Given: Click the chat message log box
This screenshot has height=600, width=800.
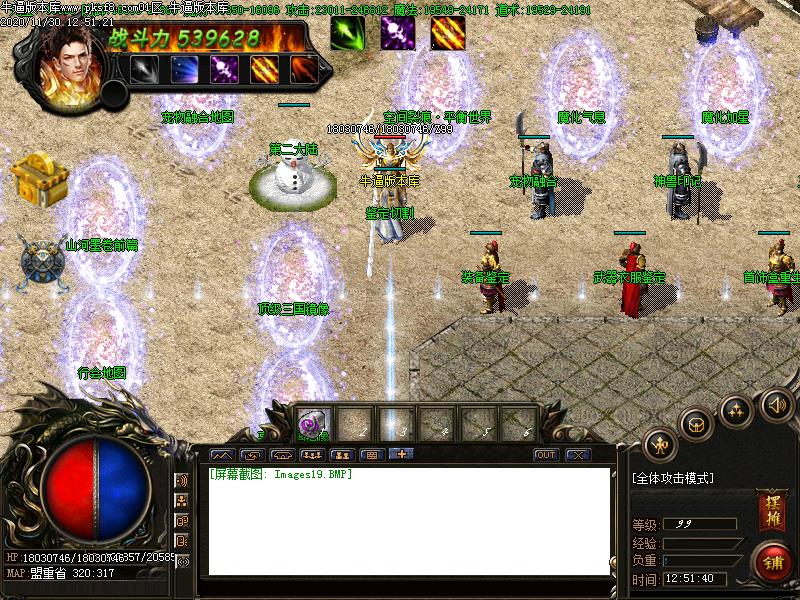Looking at the screenshot, I should (x=408, y=520).
